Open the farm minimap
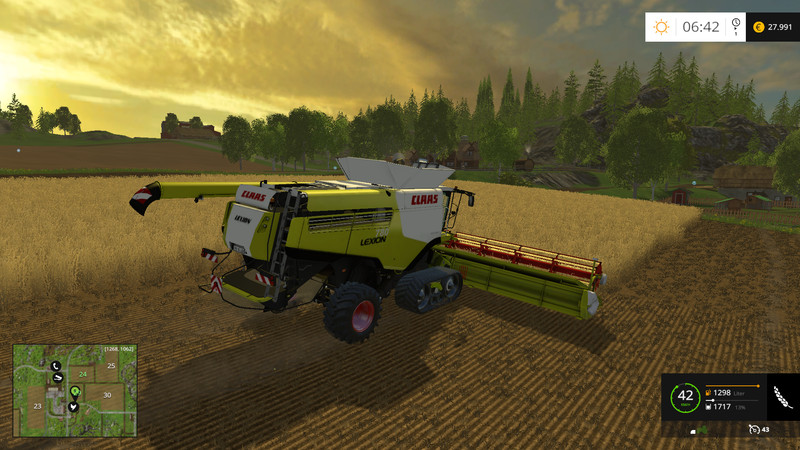Screen dimensions: 800x450 74,389
